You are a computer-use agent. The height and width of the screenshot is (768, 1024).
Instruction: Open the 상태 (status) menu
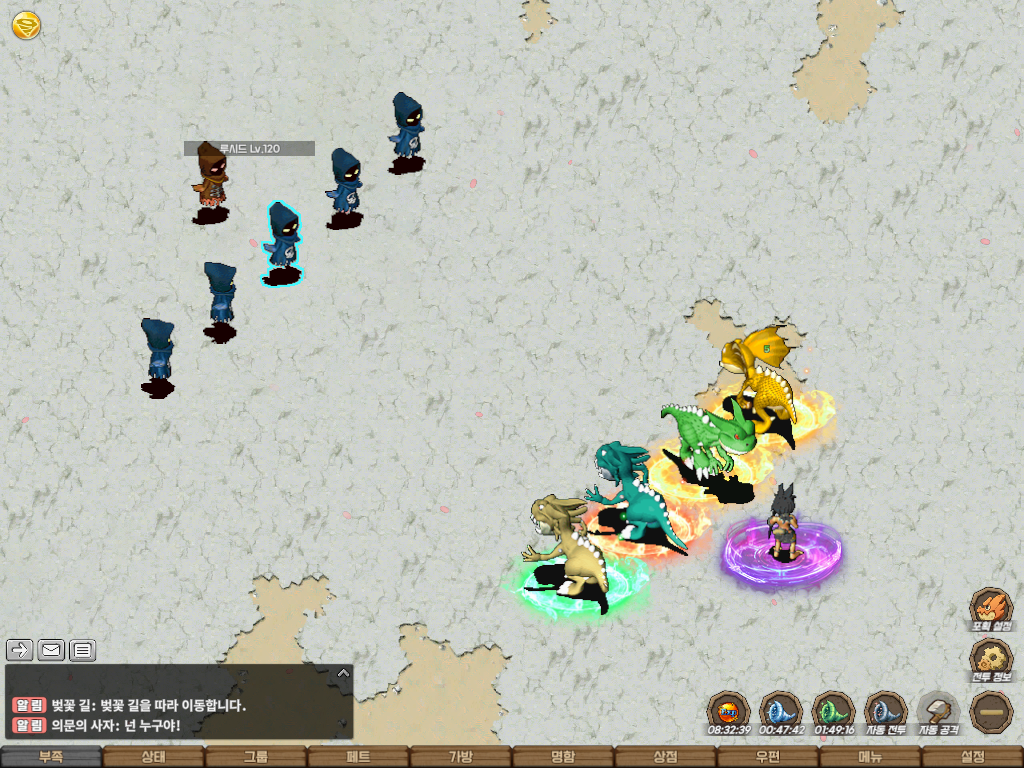click(153, 757)
